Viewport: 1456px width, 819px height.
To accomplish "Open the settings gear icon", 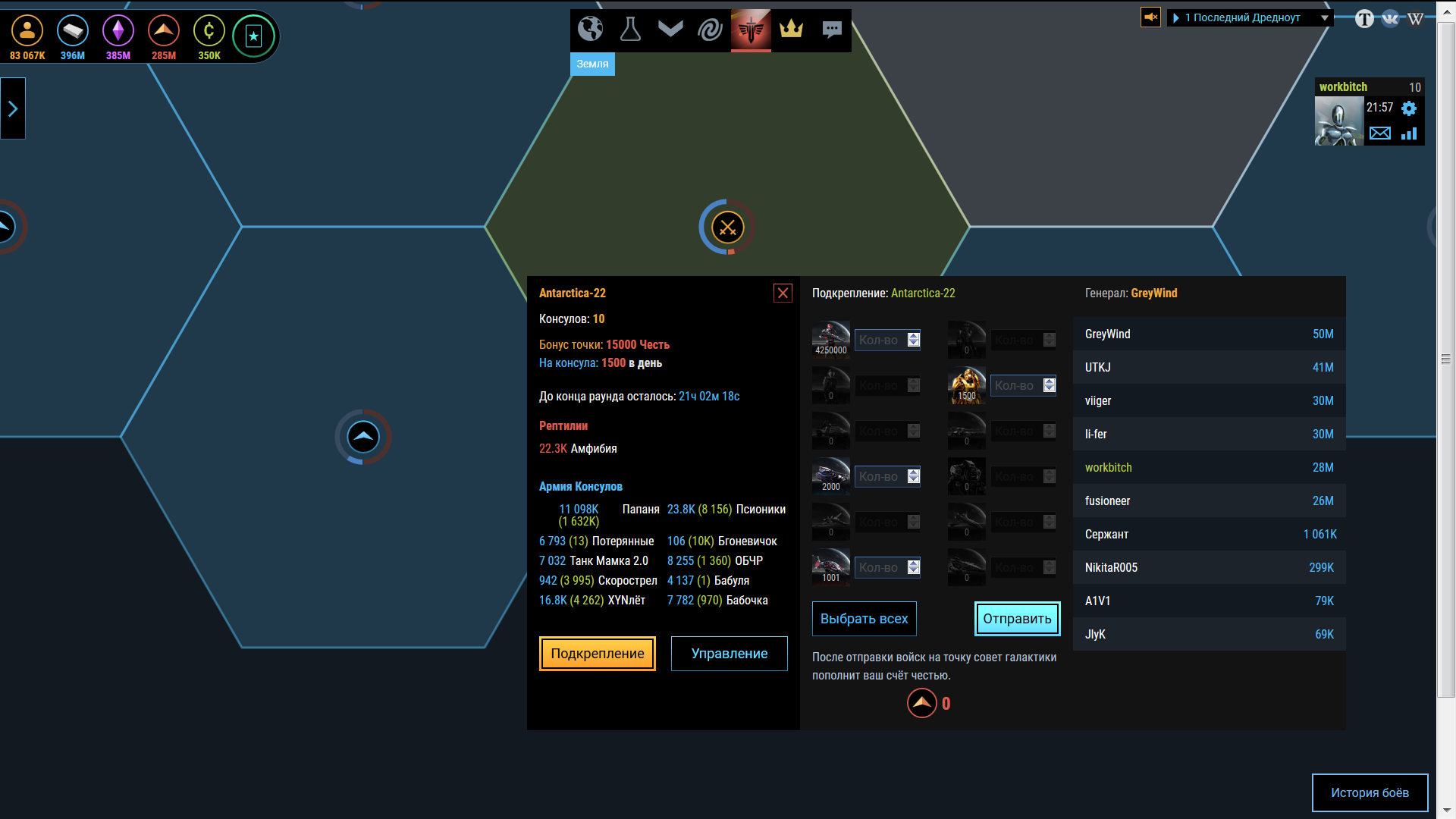I will click(x=1409, y=108).
